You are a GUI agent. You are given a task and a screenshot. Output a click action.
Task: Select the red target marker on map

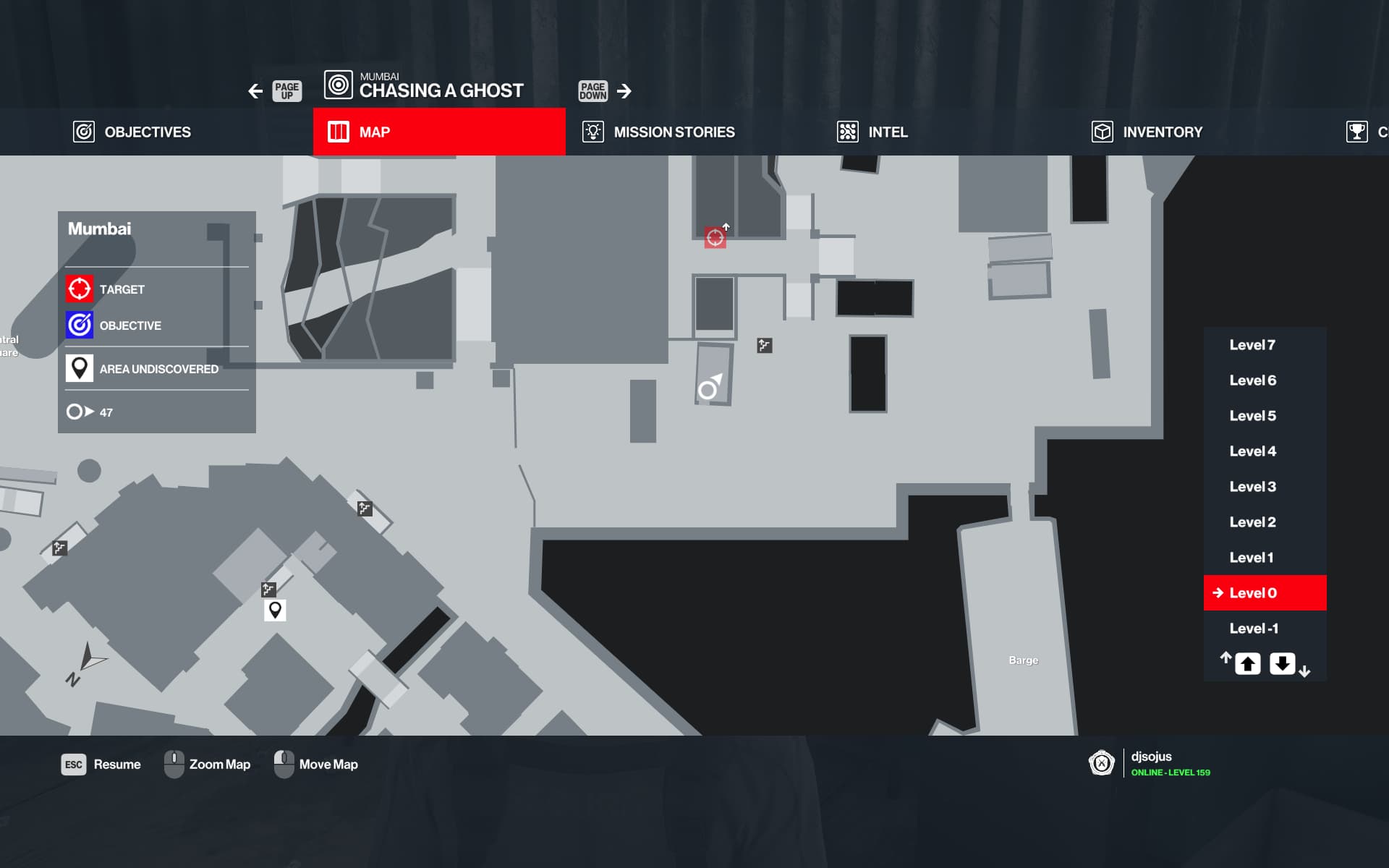[715, 237]
